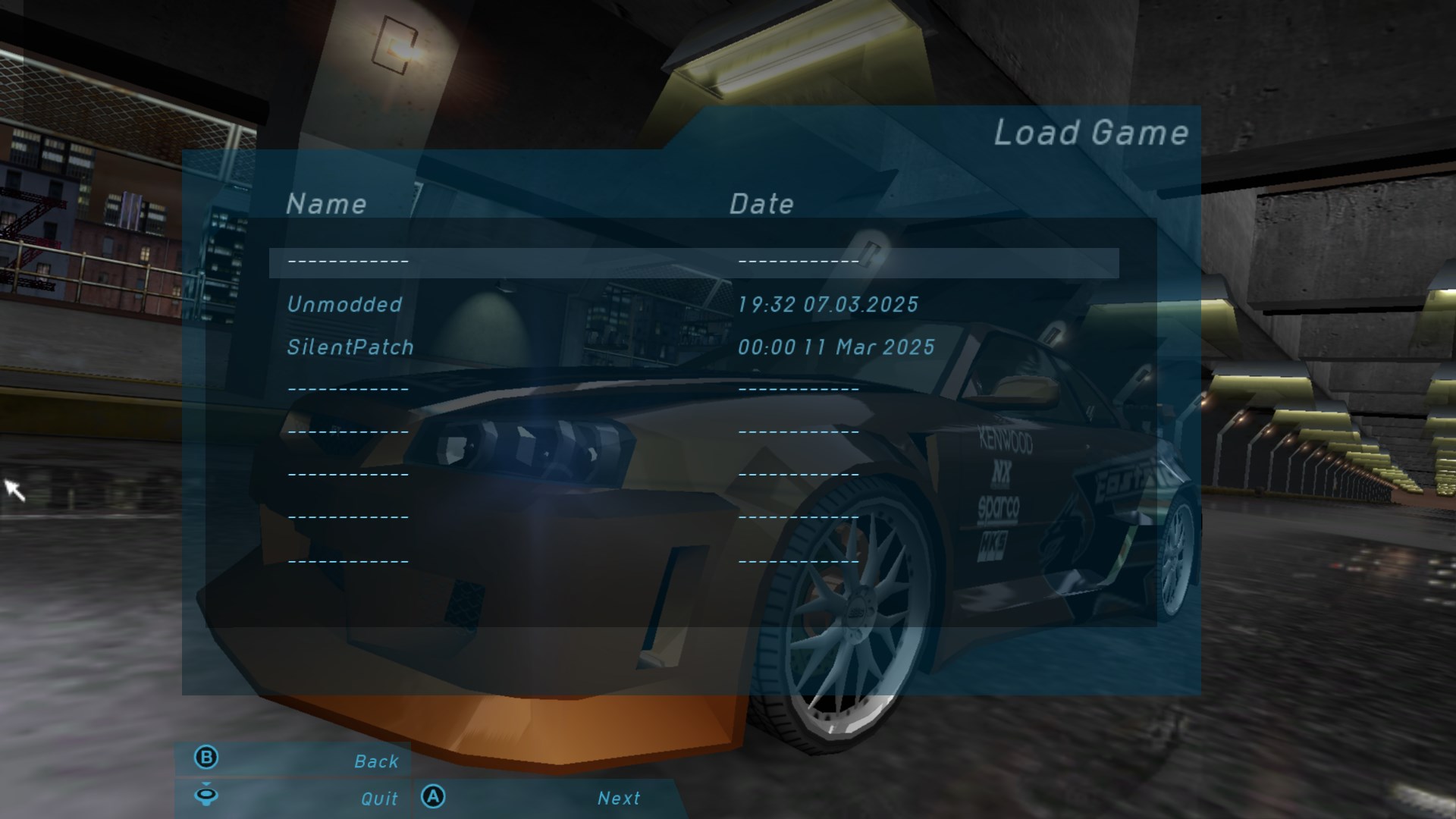This screenshot has height=819, width=1456.
Task: Click the Quit button
Action: [x=378, y=799]
